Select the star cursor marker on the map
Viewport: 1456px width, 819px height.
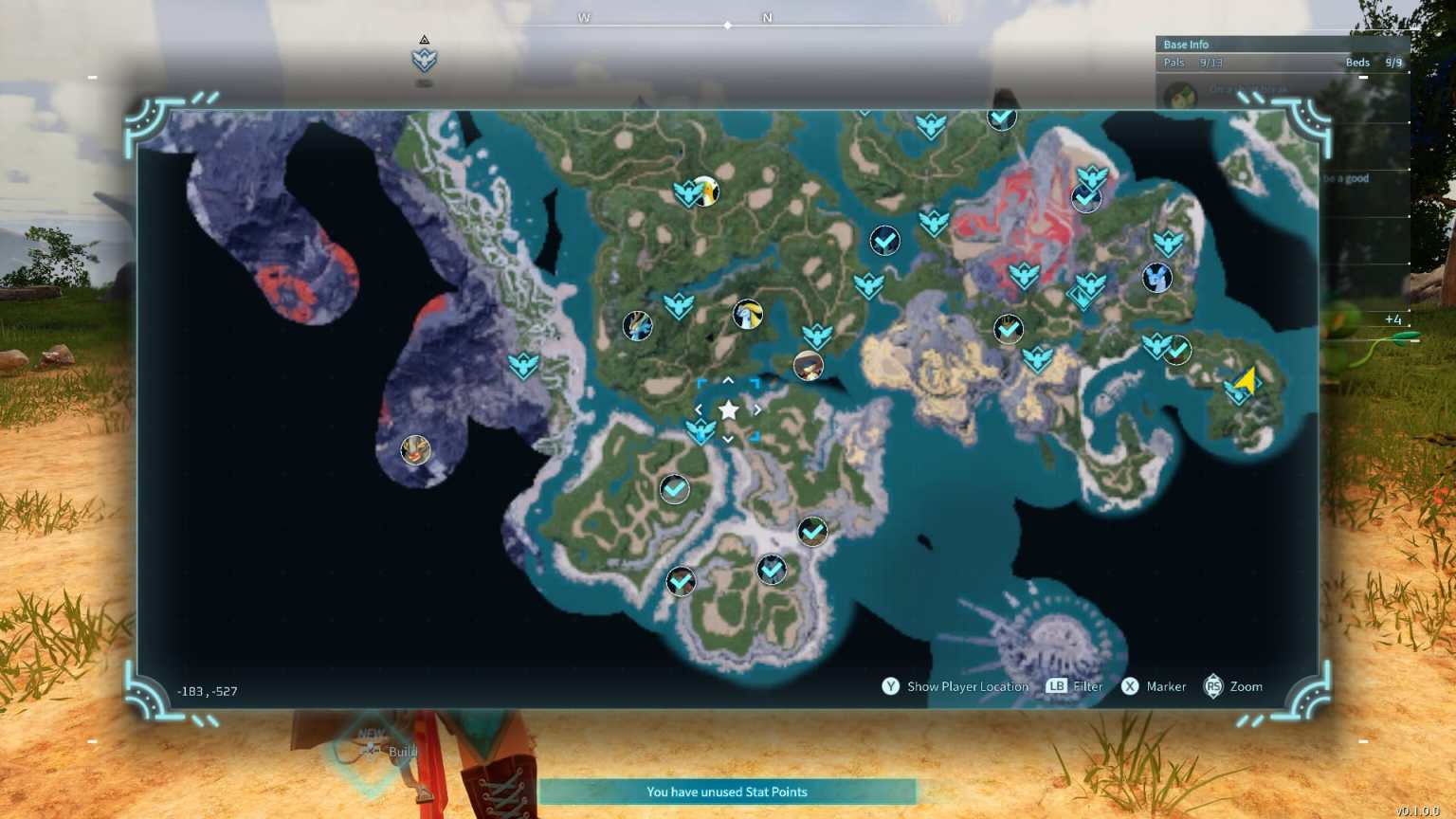pyautogui.click(x=728, y=409)
